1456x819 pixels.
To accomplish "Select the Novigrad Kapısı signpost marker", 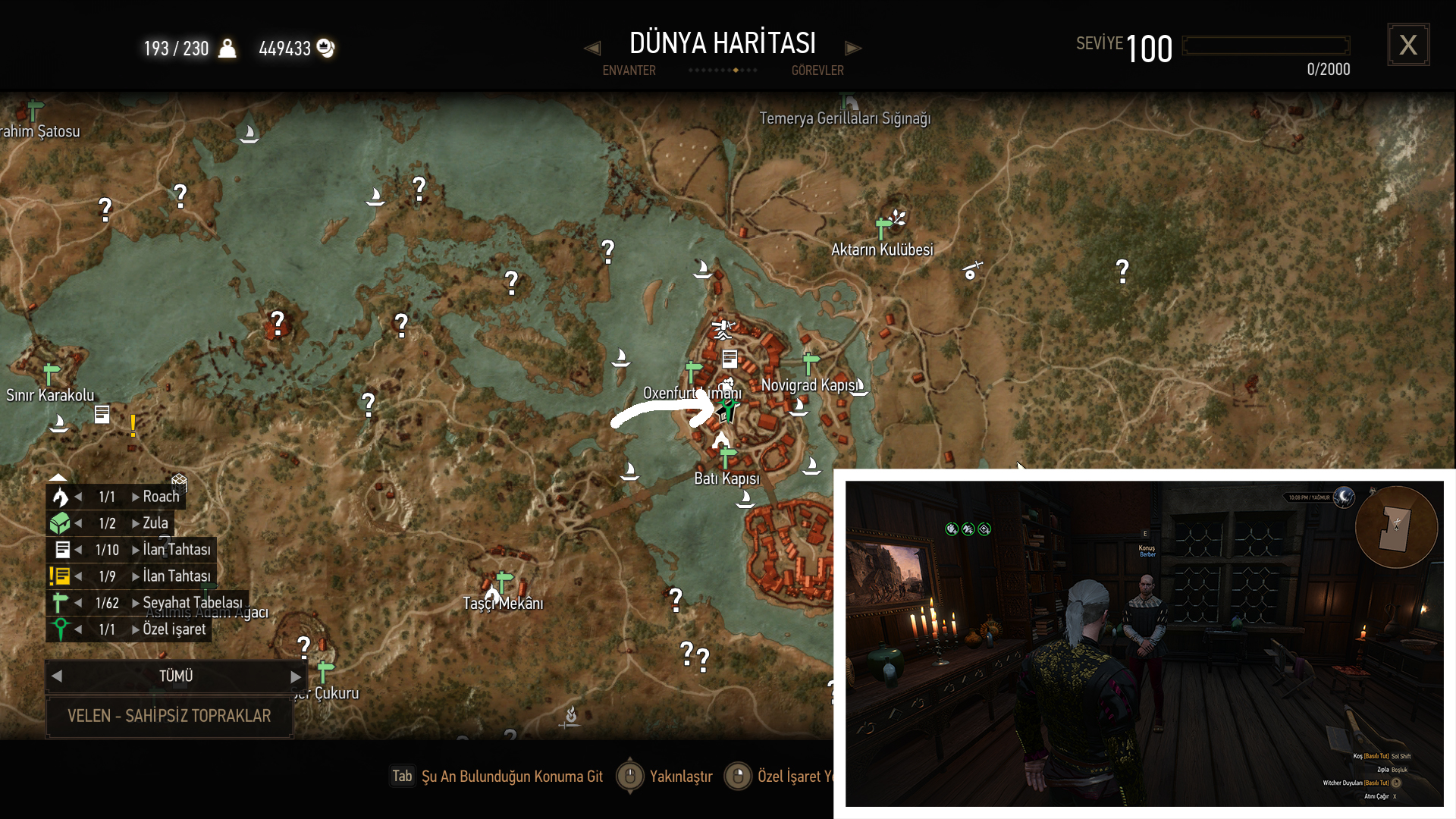I will 811,362.
